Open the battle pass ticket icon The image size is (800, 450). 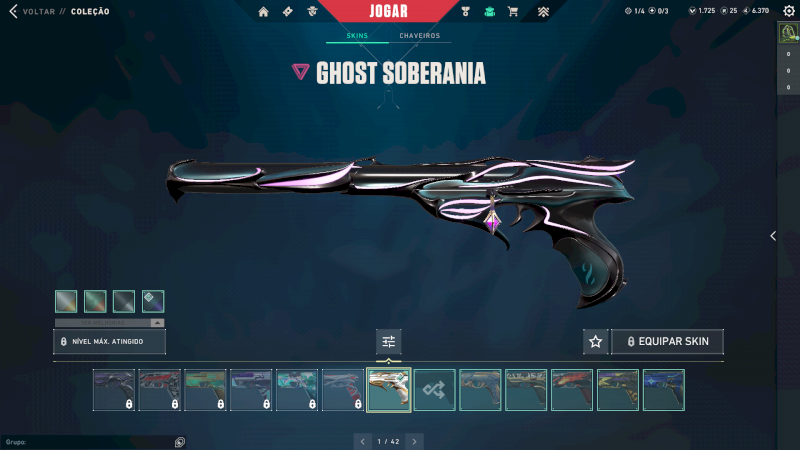(x=287, y=12)
